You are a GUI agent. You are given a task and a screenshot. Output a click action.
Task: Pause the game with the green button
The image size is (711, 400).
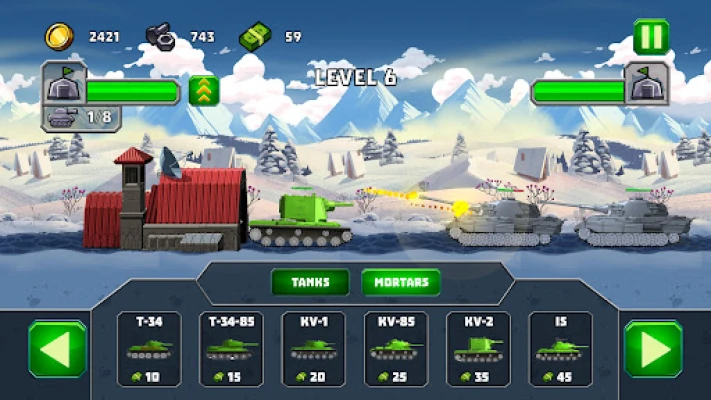coord(651,37)
